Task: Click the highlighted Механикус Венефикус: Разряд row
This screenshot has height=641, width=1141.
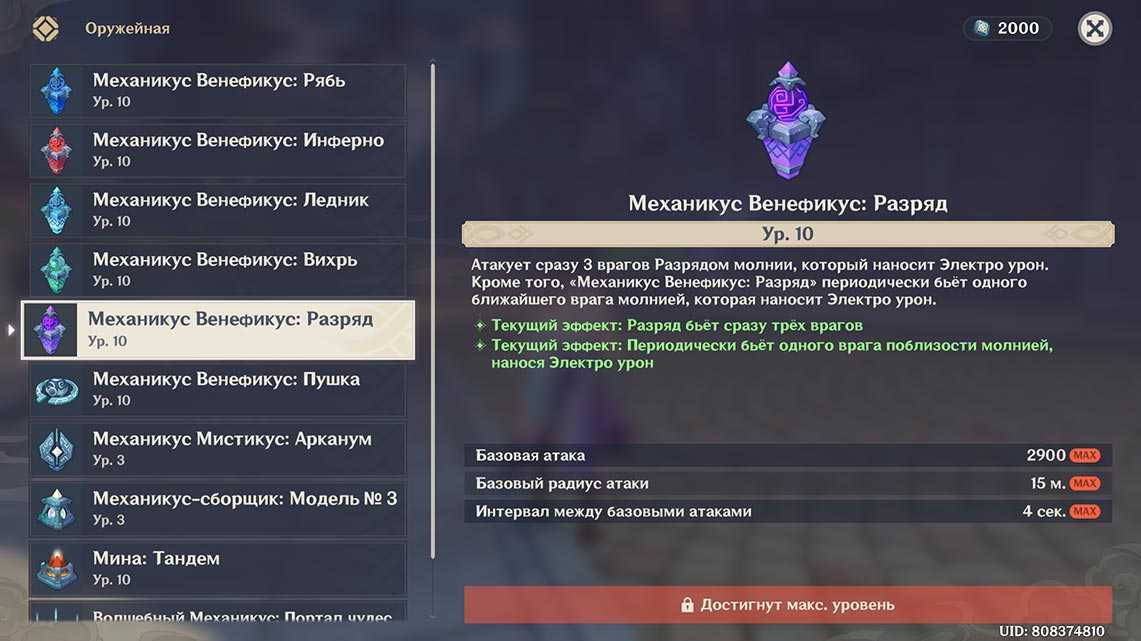Action: click(218, 330)
